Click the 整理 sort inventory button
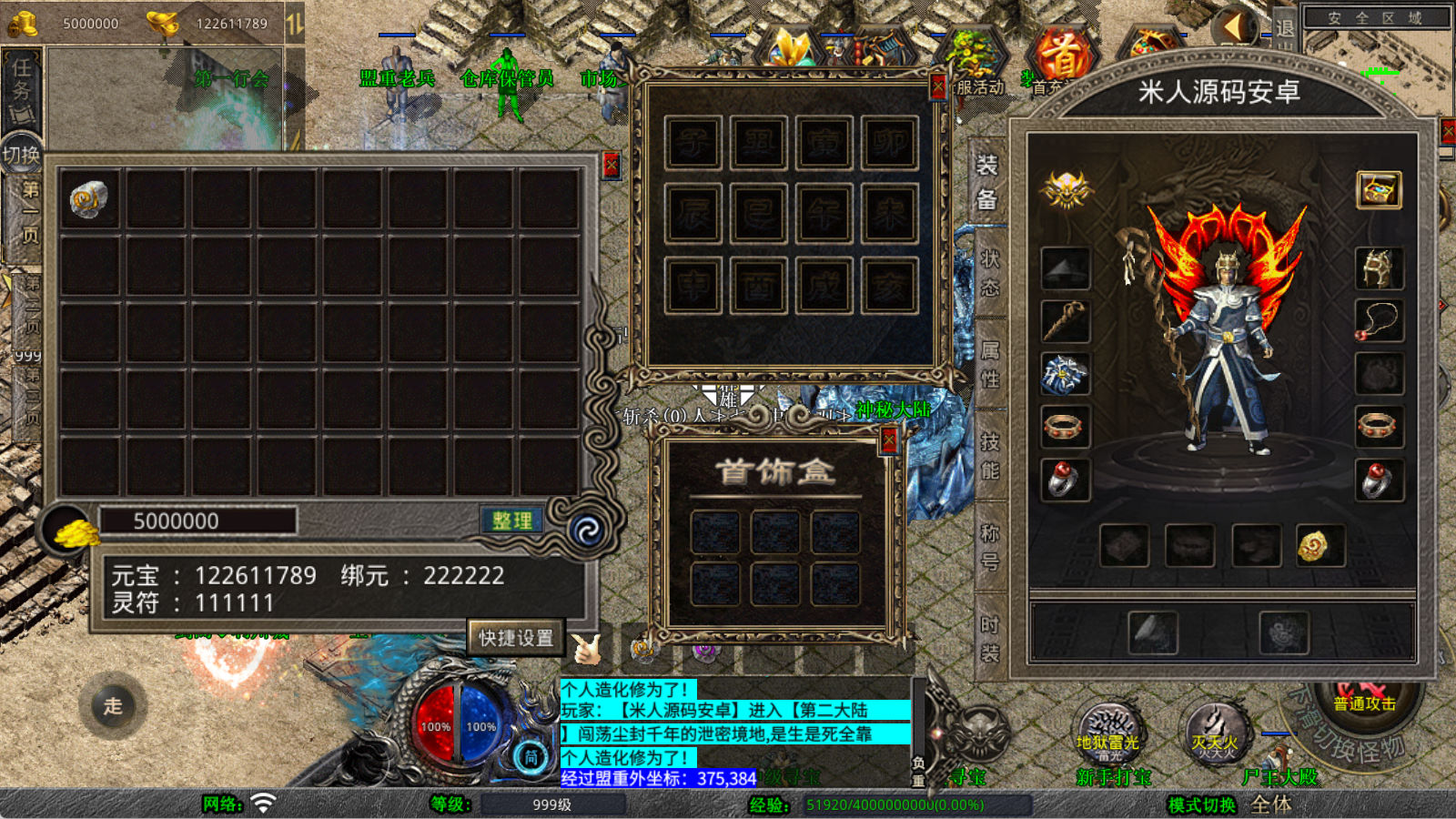The width and height of the screenshot is (1456, 819). coord(511,521)
